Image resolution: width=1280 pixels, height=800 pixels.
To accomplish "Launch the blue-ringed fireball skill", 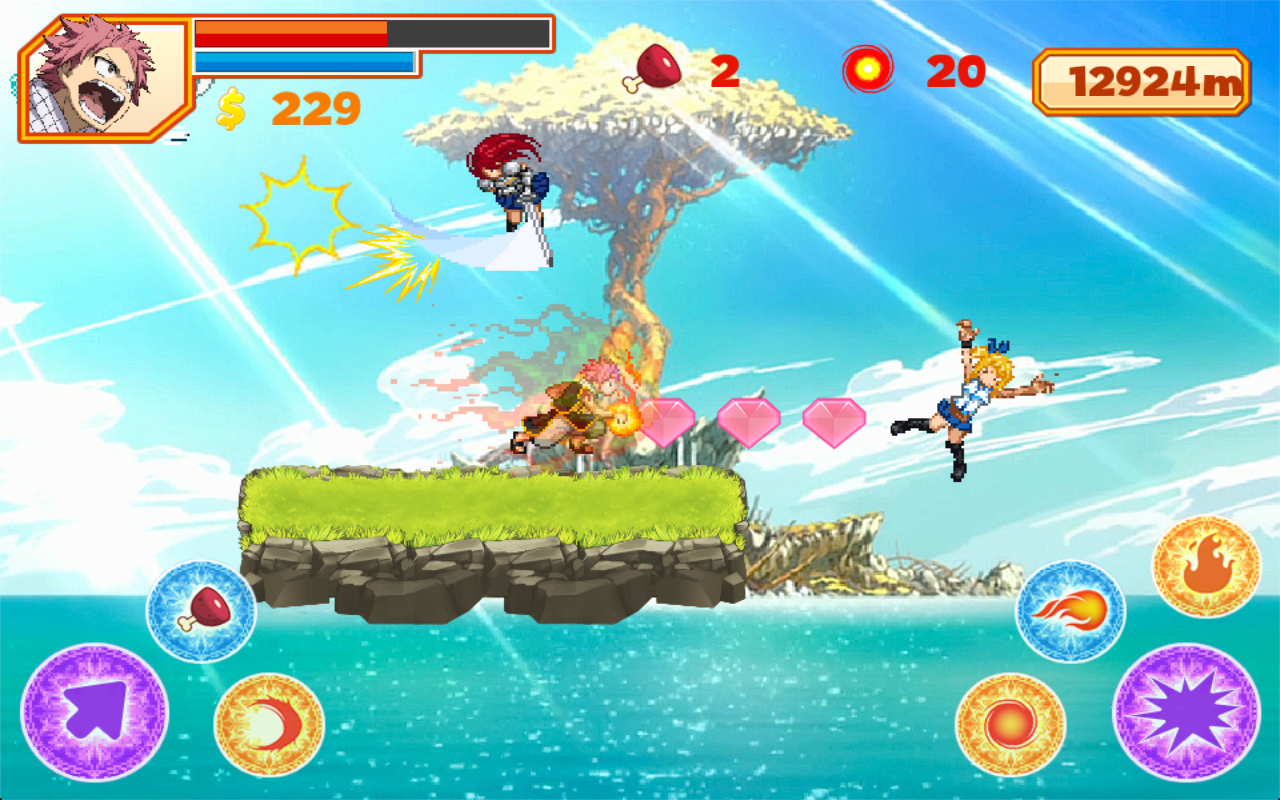I will [x=1070, y=611].
